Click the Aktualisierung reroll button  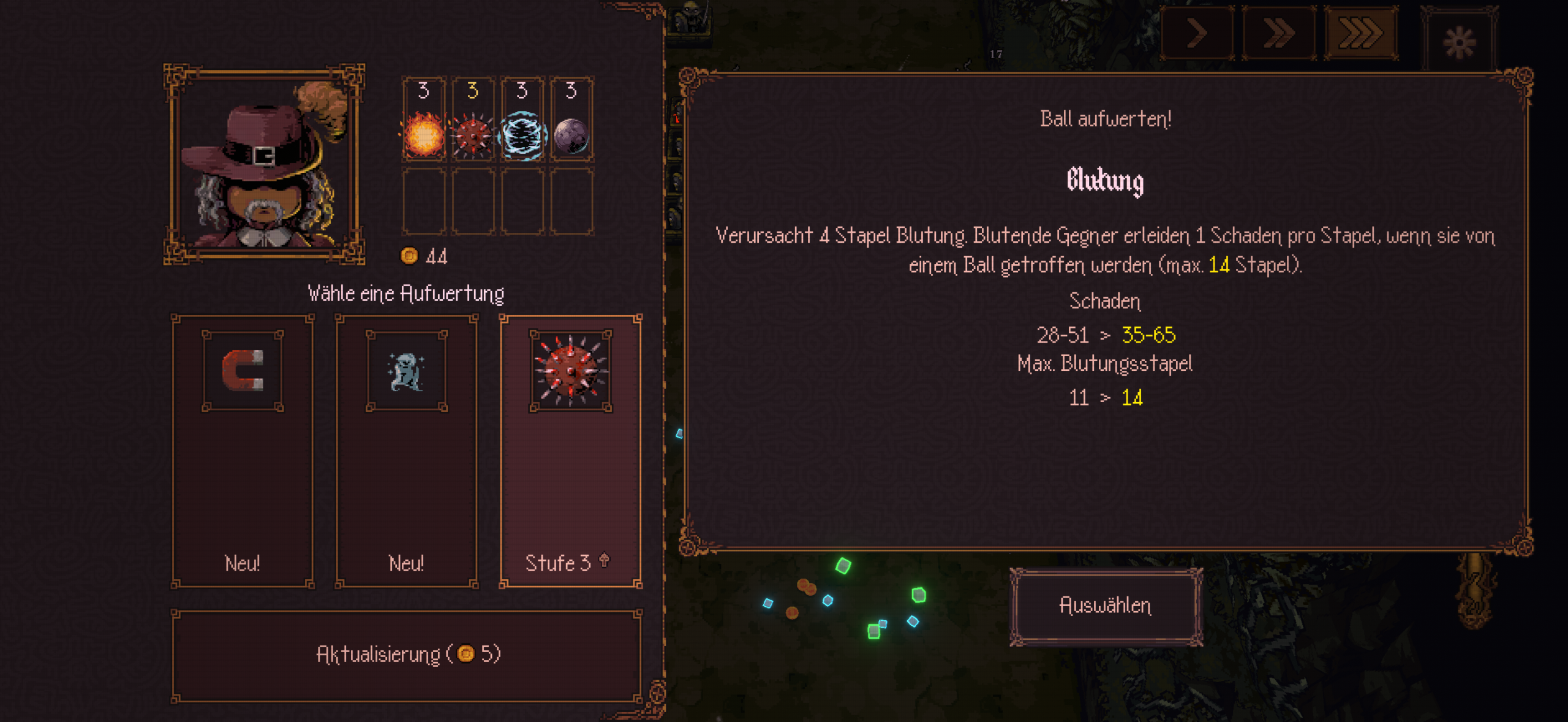407,655
